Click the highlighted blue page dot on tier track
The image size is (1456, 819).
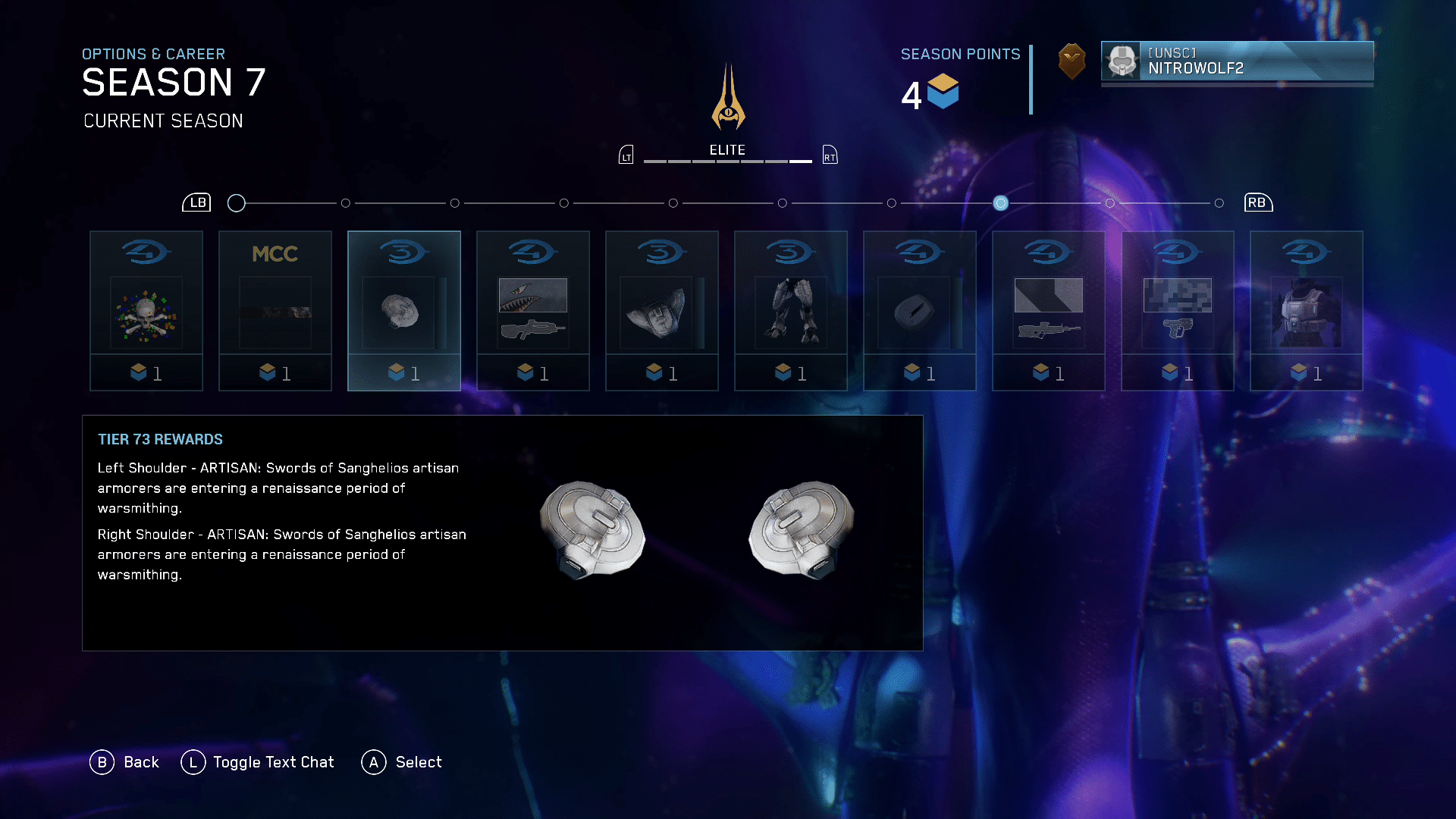click(x=1001, y=203)
